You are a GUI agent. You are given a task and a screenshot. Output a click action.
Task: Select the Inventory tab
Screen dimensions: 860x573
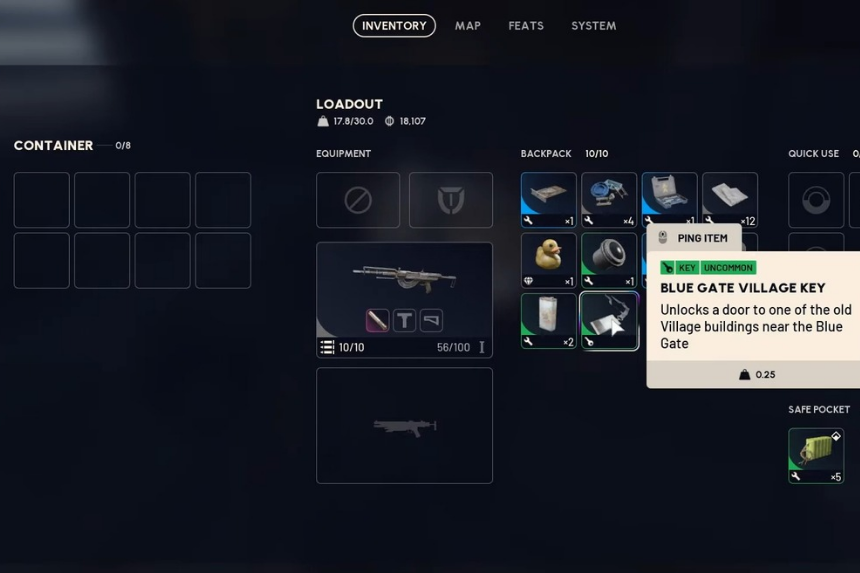[394, 26]
